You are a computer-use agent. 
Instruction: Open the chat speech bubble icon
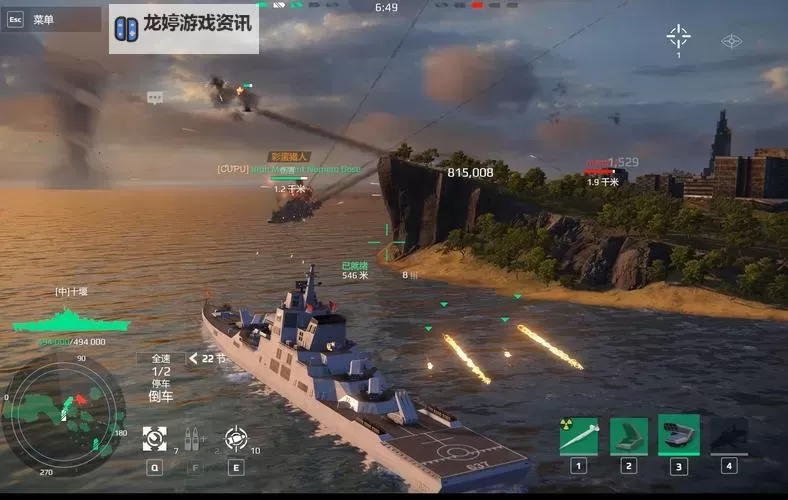(x=155, y=98)
